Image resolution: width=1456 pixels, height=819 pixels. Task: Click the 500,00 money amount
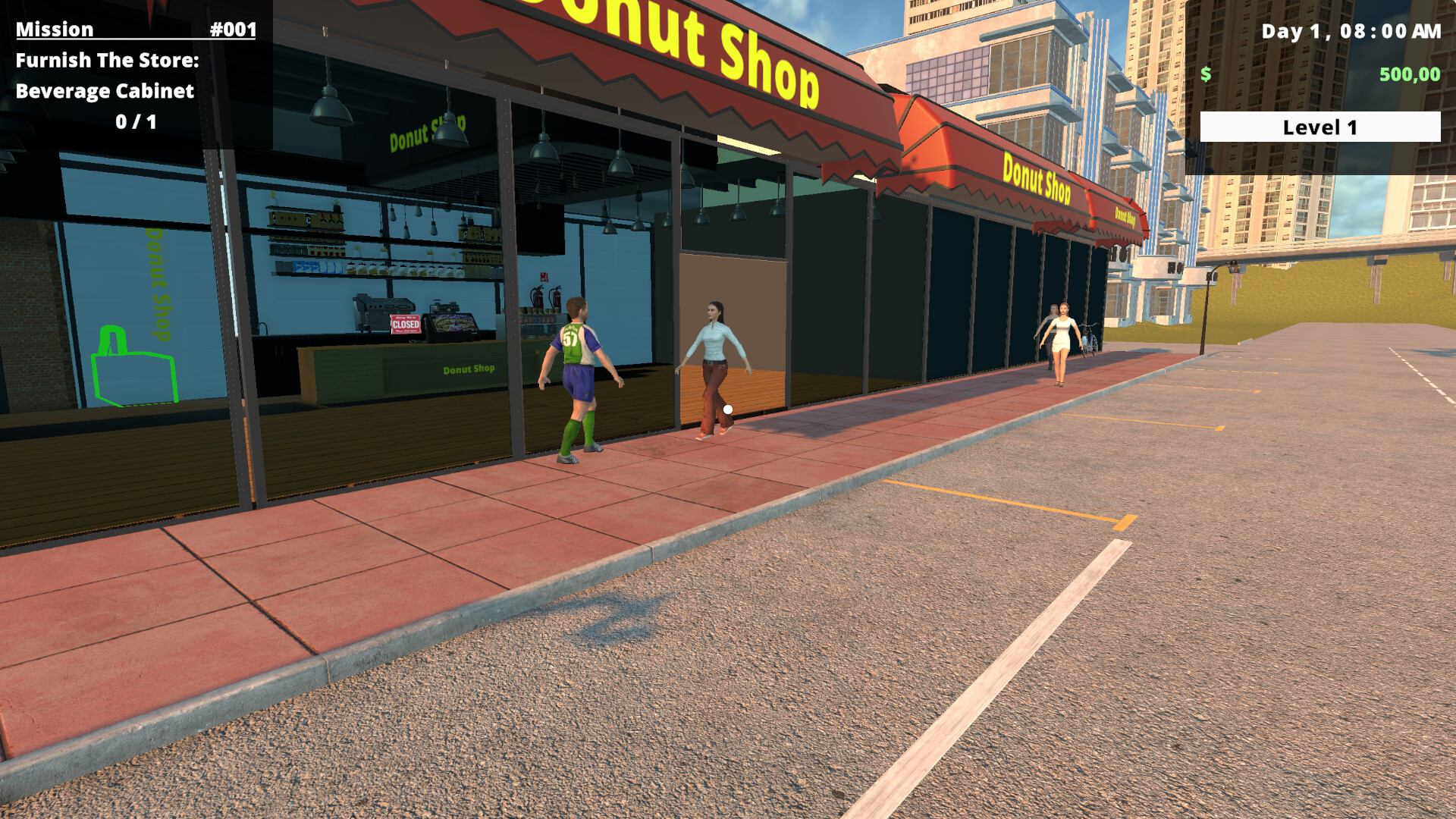[x=1410, y=74]
